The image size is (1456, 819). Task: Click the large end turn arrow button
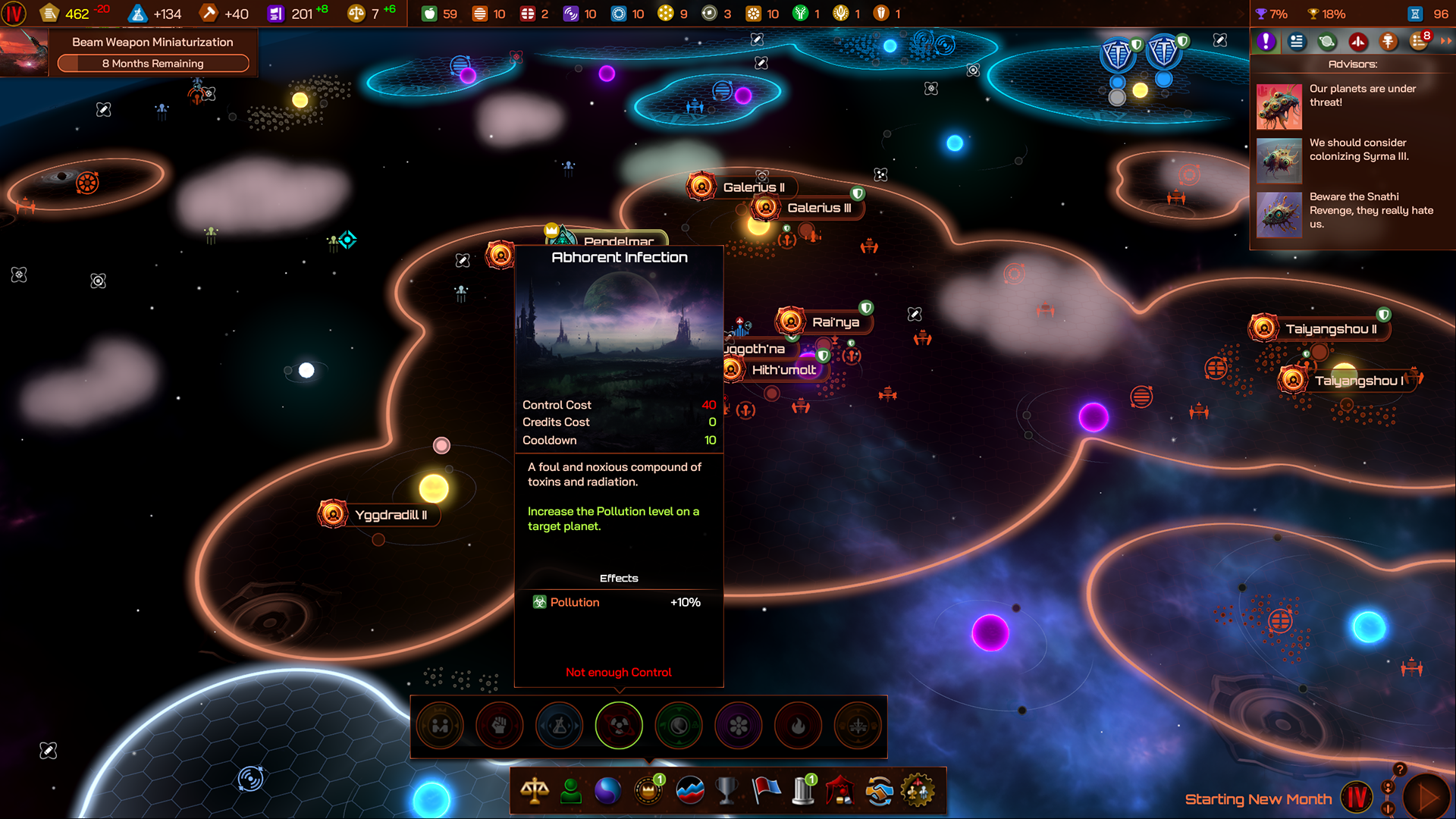click(x=1426, y=798)
